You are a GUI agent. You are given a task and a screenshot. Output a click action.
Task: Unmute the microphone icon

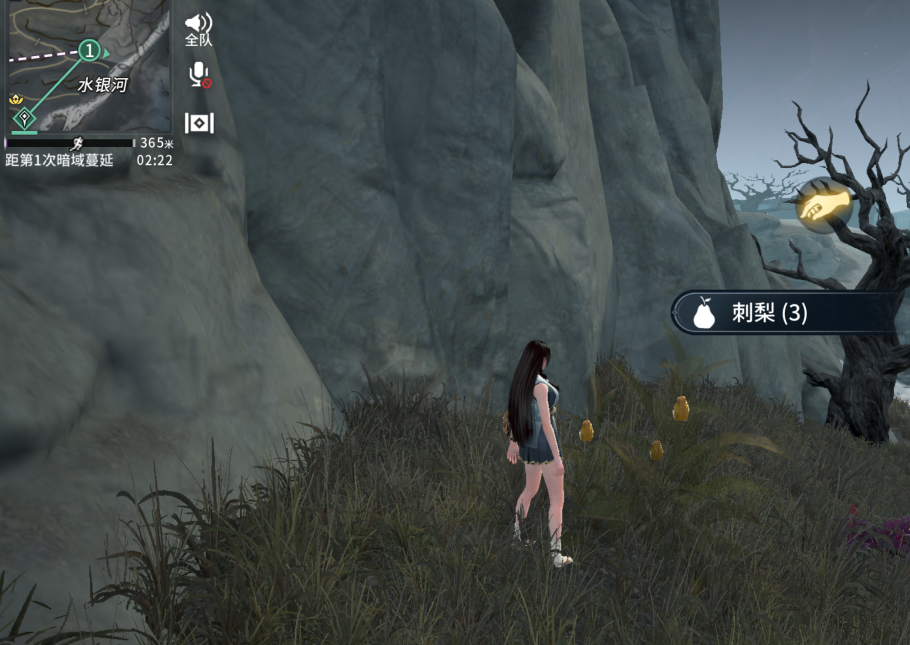point(199,75)
